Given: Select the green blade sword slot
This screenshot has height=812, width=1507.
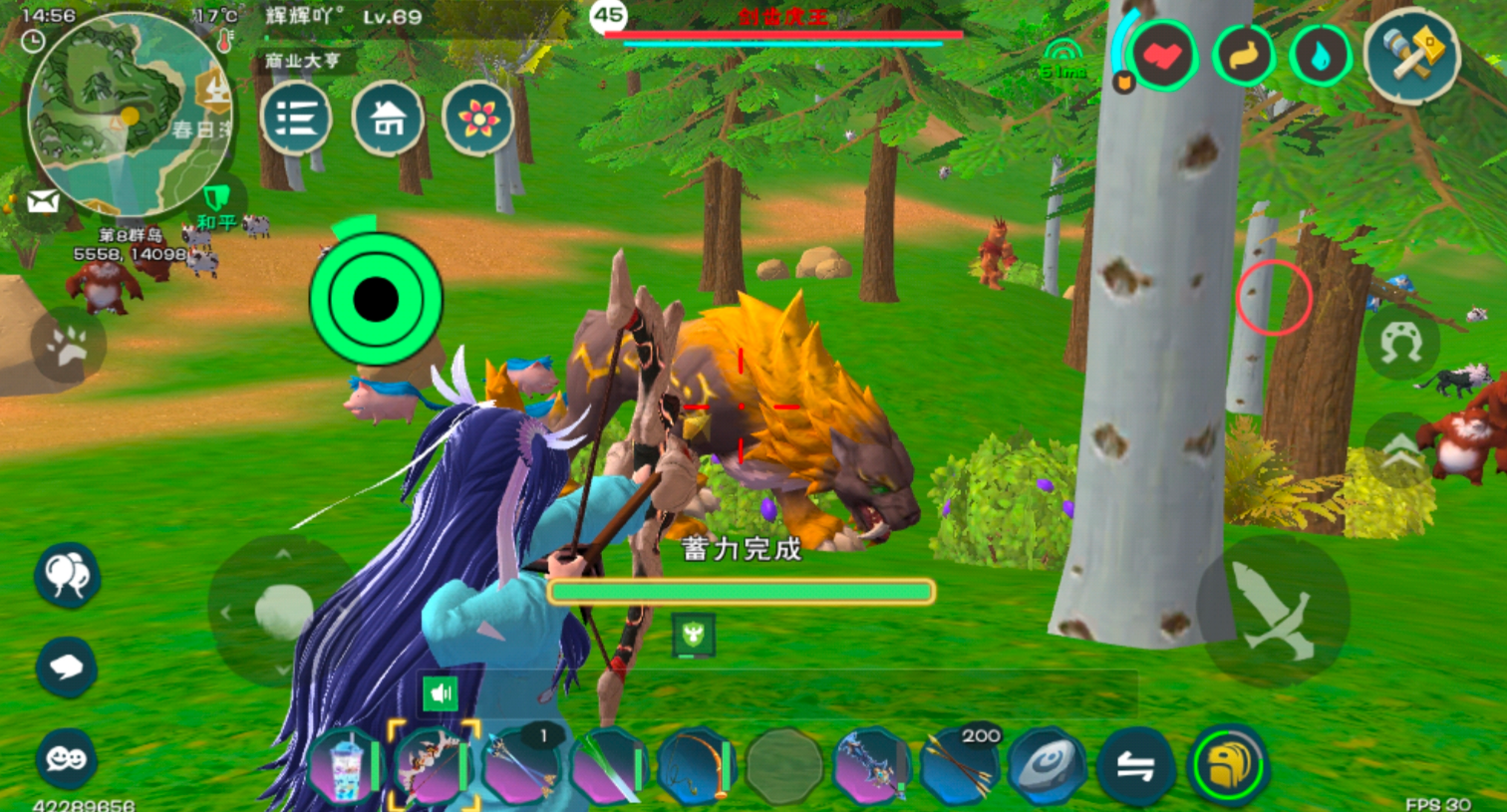Looking at the screenshot, I should point(606,766).
